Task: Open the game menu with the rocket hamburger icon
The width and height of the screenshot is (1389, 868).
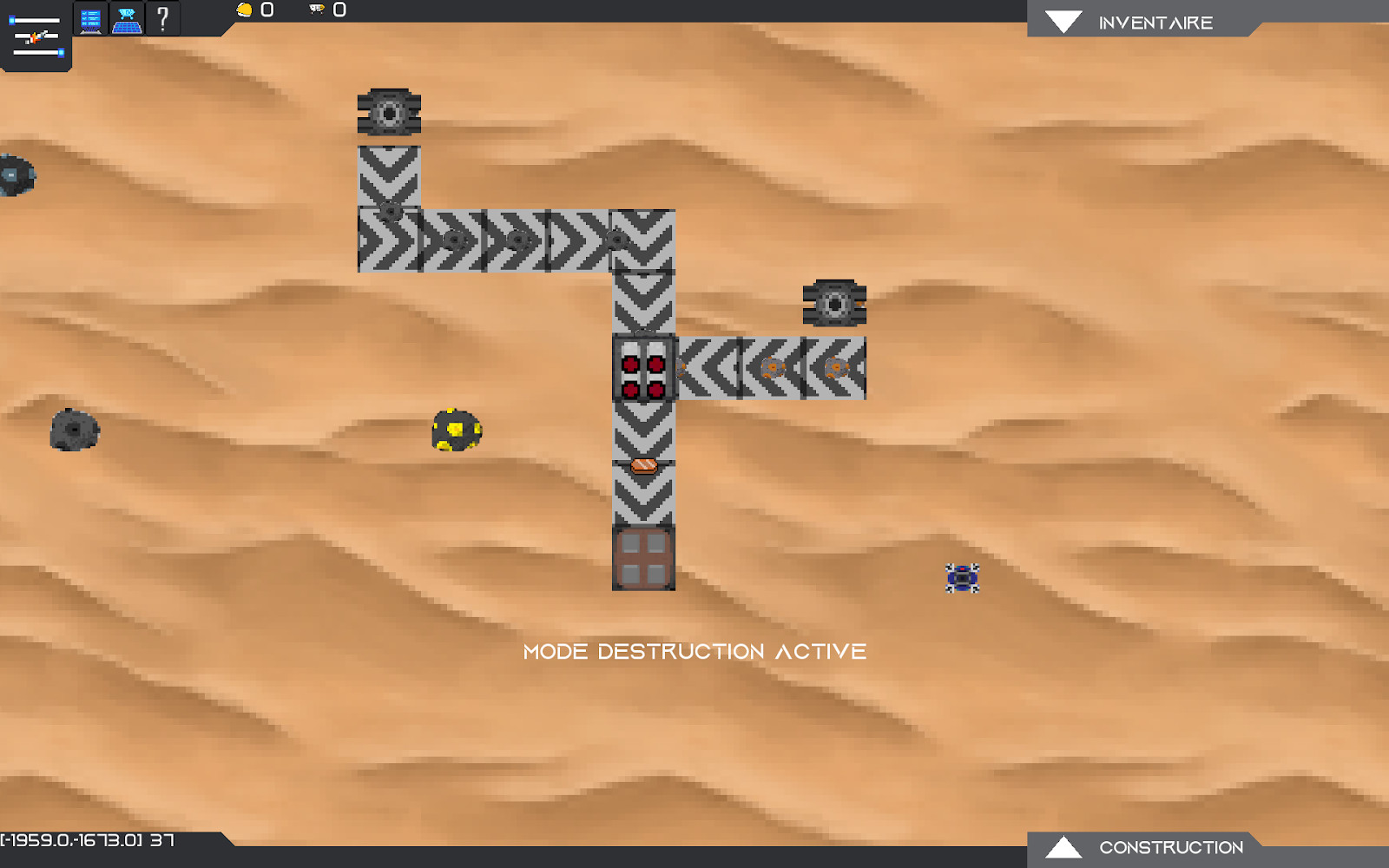Action: pyautogui.click(x=35, y=36)
